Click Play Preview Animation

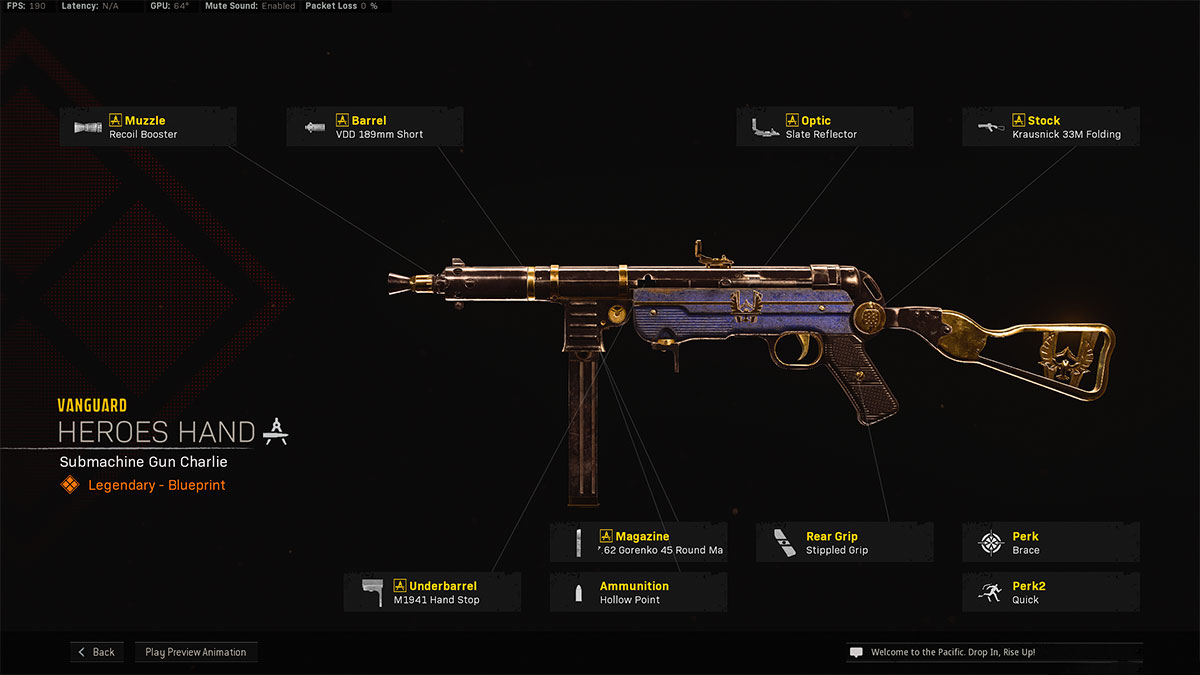[x=196, y=652]
